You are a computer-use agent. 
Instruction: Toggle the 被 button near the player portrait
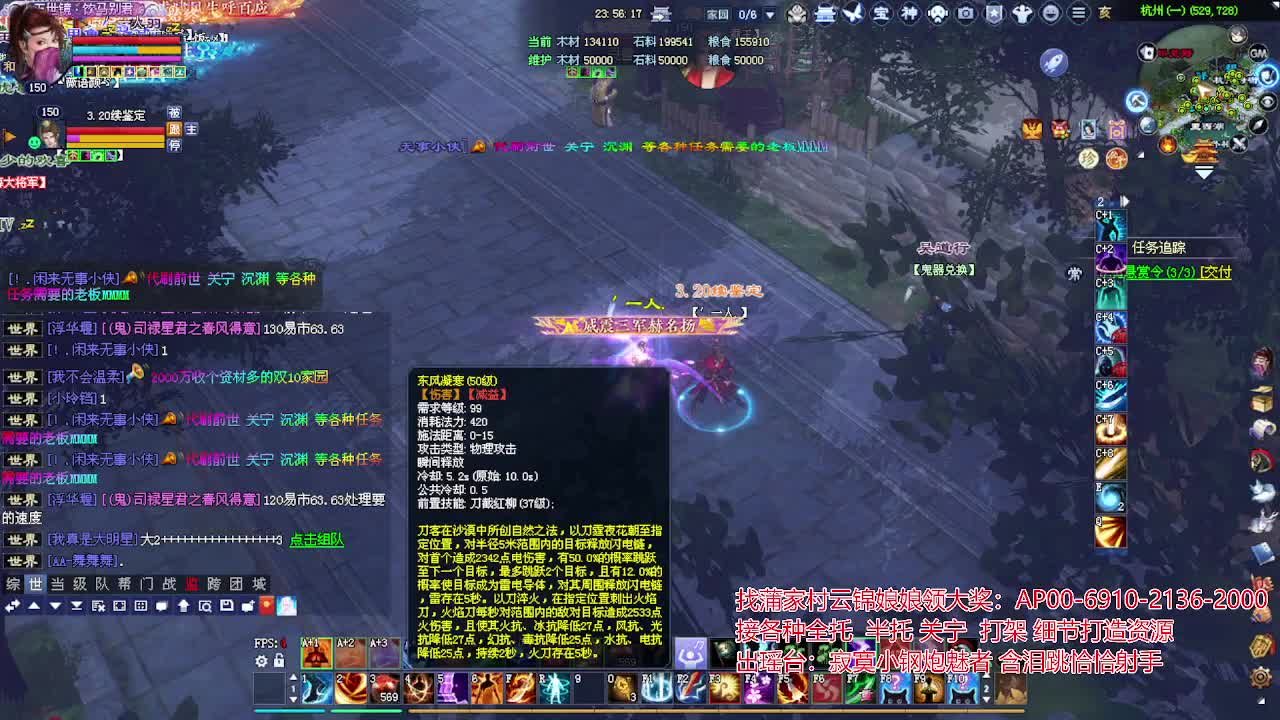(x=174, y=112)
